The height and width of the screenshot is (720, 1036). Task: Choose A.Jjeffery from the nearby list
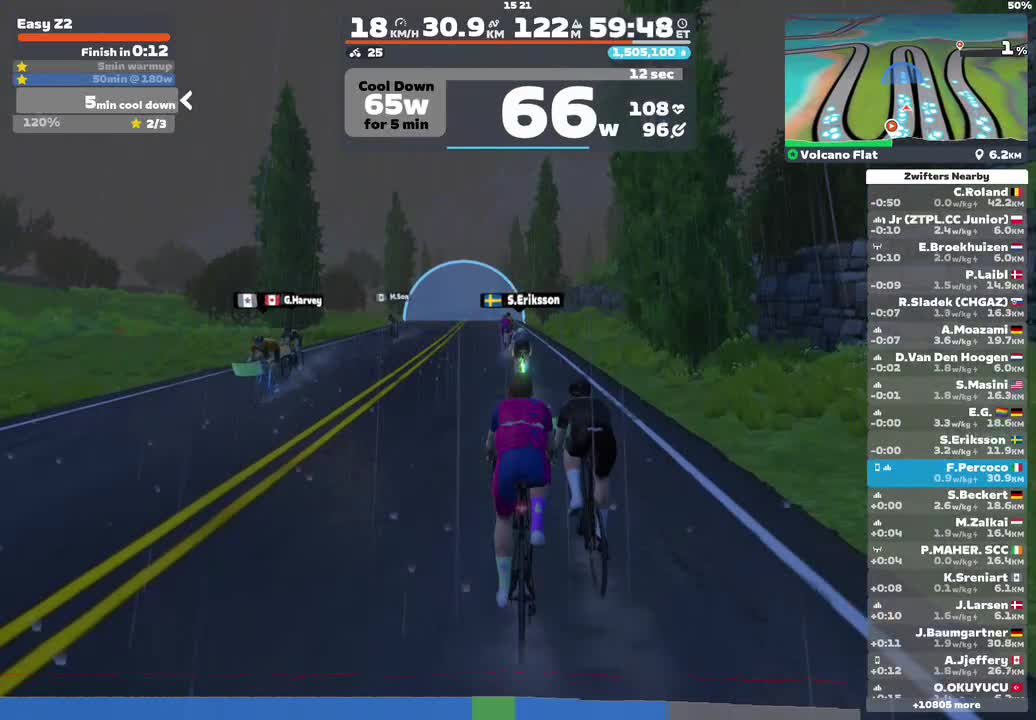[x=946, y=665]
